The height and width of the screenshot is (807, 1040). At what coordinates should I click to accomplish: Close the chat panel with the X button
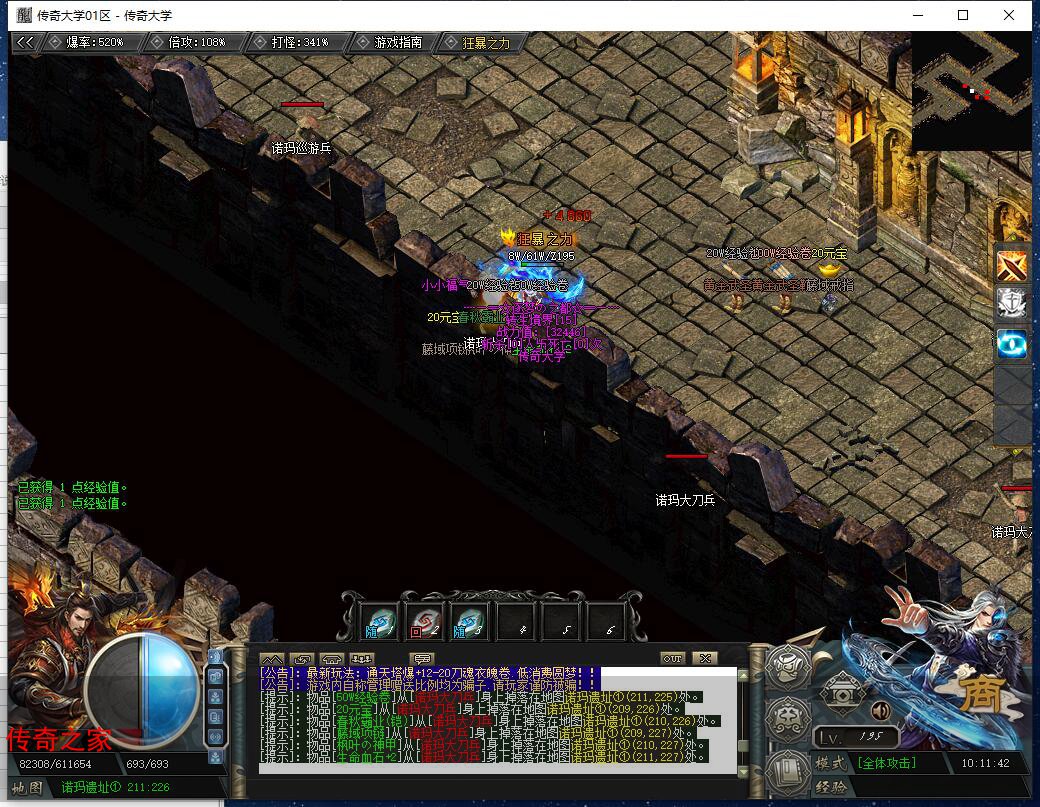(704, 658)
